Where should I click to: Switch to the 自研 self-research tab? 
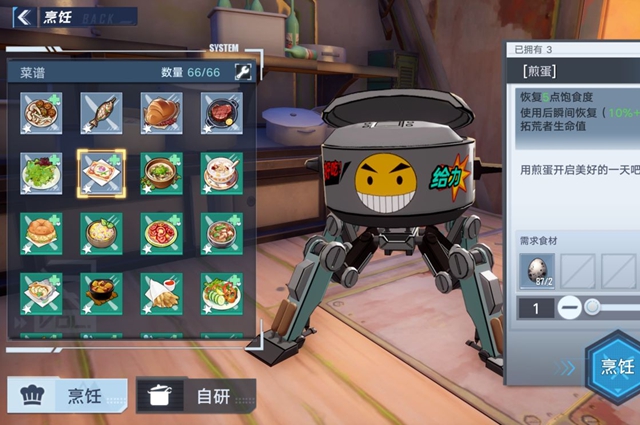[x=196, y=395]
